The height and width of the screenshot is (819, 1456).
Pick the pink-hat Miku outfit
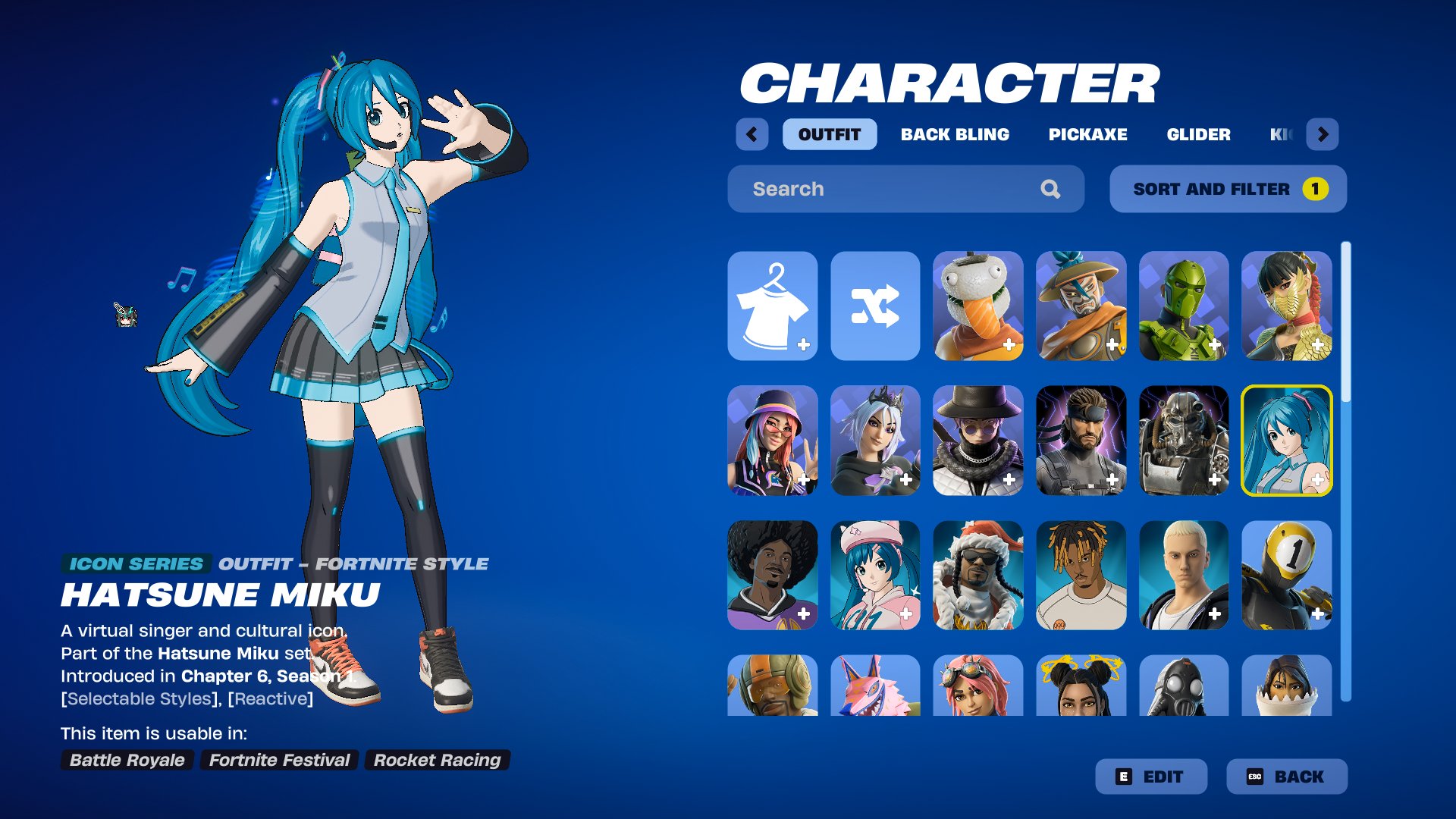point(875,575)
